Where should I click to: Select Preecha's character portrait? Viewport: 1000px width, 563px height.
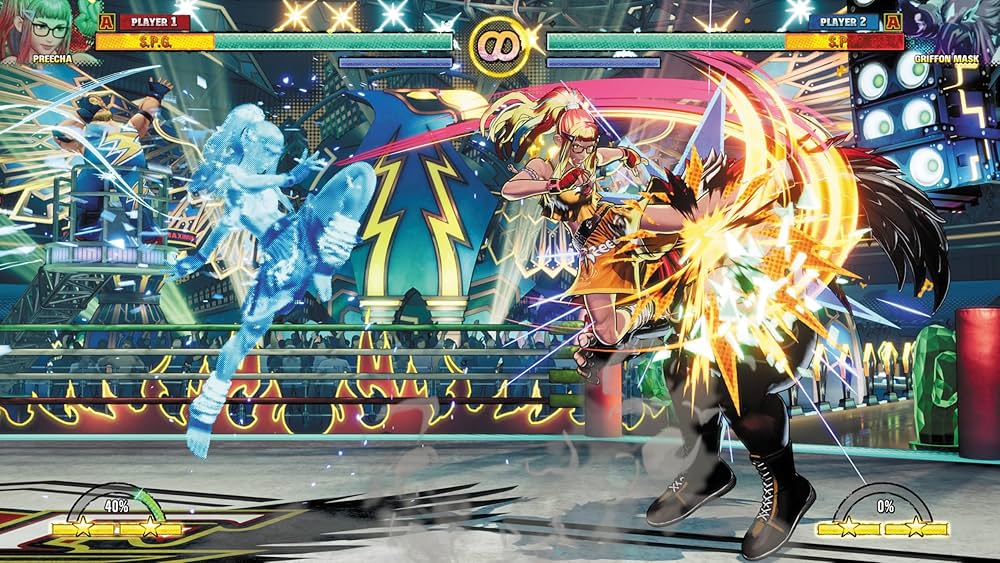[x=42, y=27]
